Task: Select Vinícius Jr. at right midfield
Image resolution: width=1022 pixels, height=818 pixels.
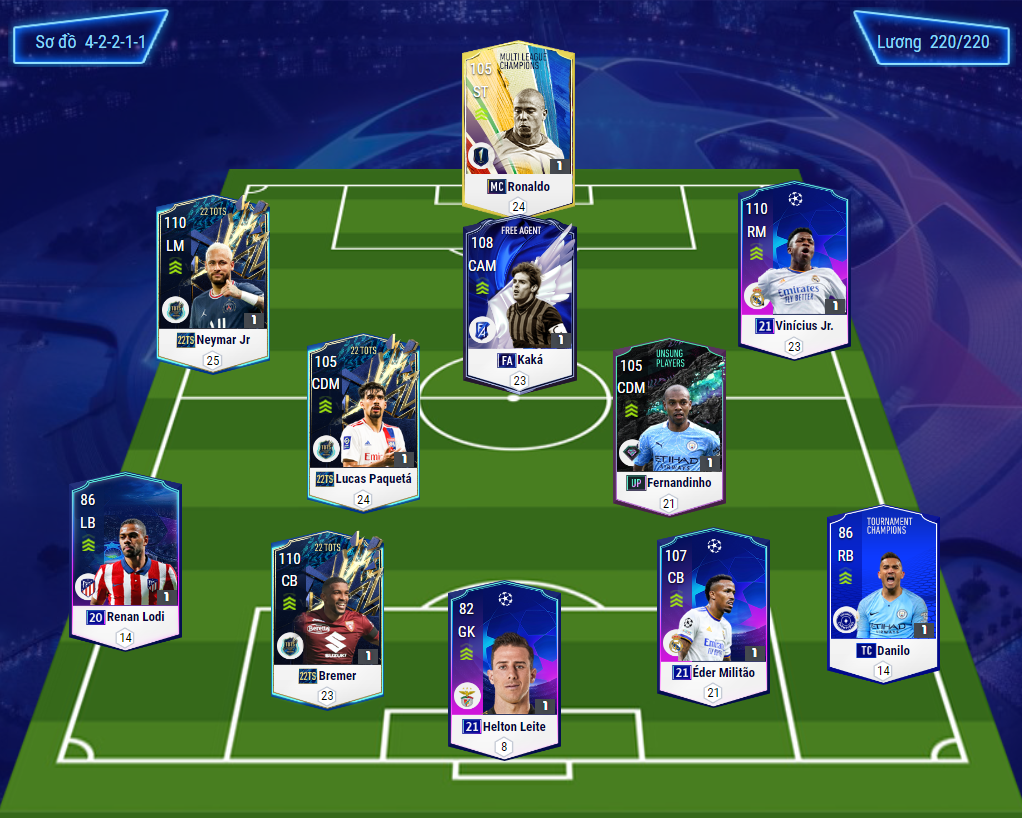Action: click(x=794, y=265)
